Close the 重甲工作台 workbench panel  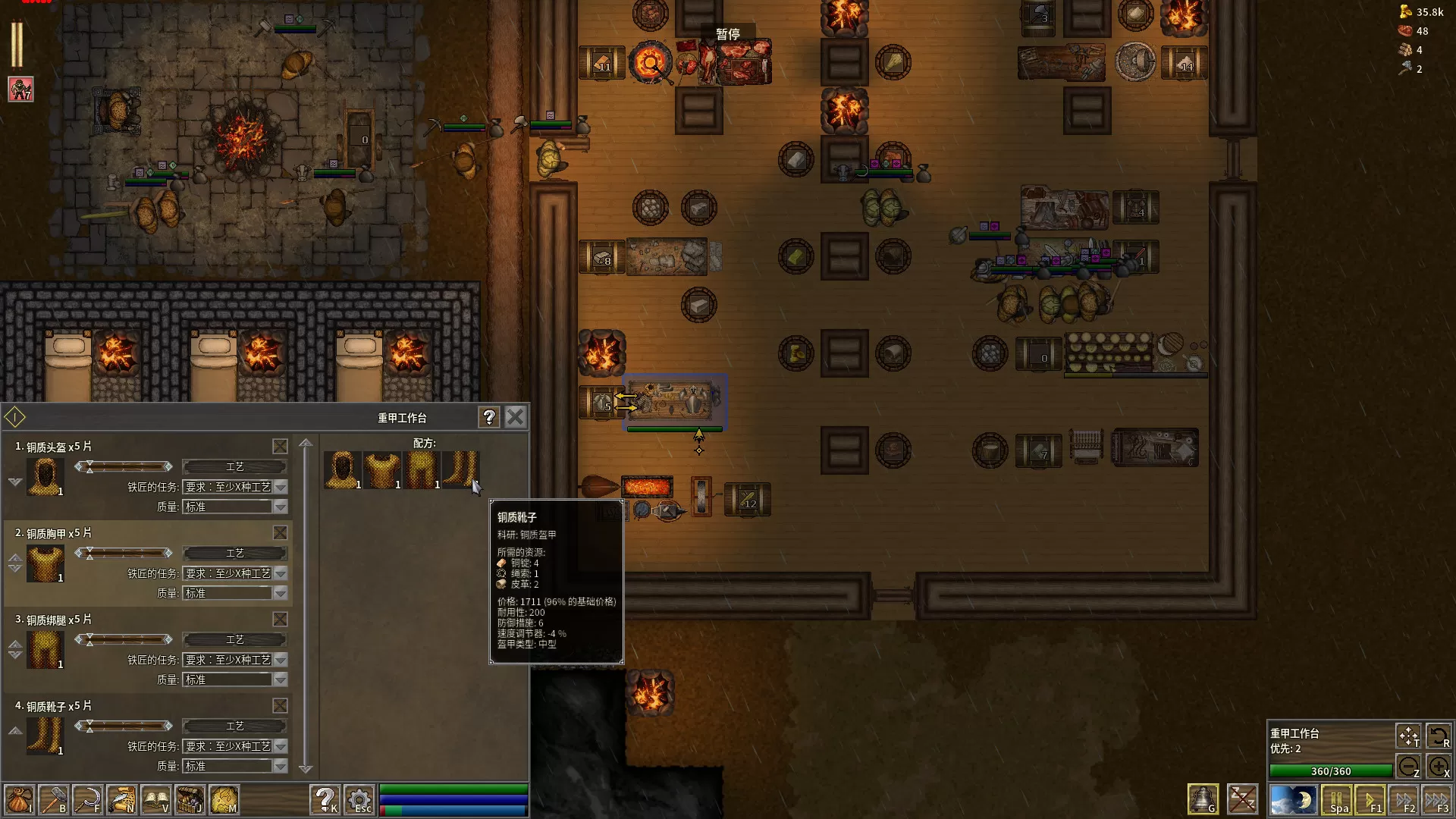[515, 417]
